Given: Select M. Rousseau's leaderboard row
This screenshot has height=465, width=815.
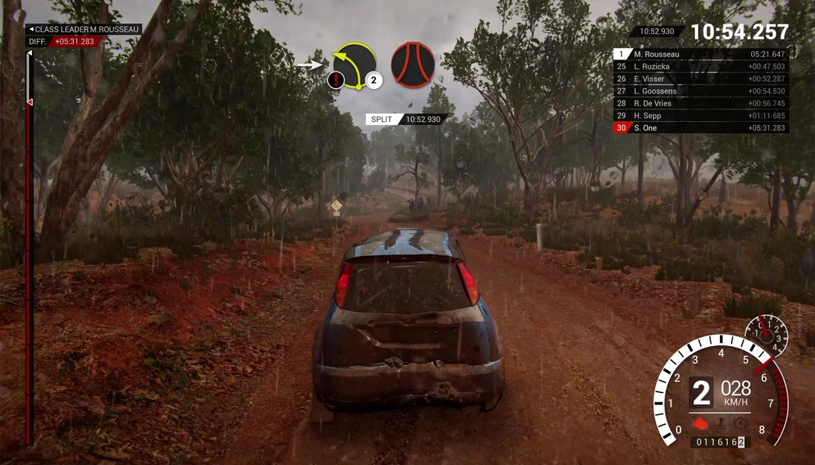Looking at the screenshot, I should coord(700,54).
